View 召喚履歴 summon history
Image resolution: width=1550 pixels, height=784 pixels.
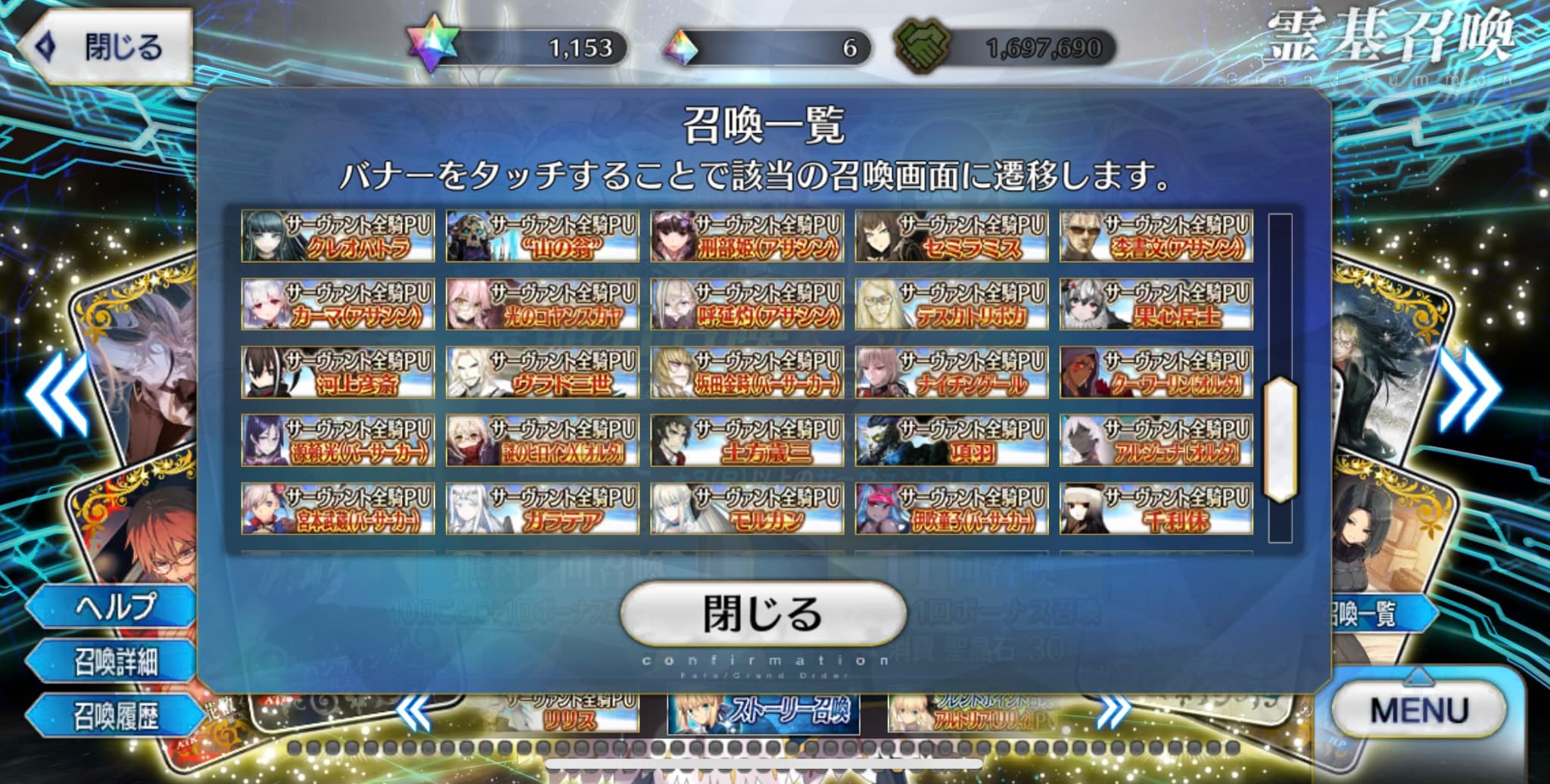(112, 716)
